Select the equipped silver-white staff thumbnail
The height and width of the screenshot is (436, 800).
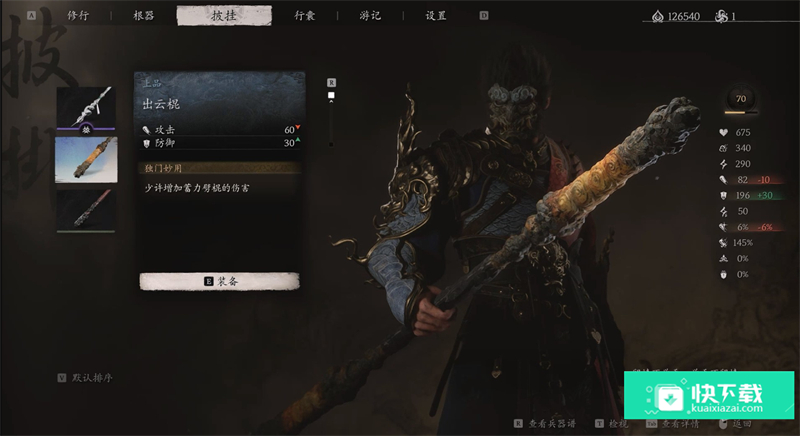click(x=85, y=107)
